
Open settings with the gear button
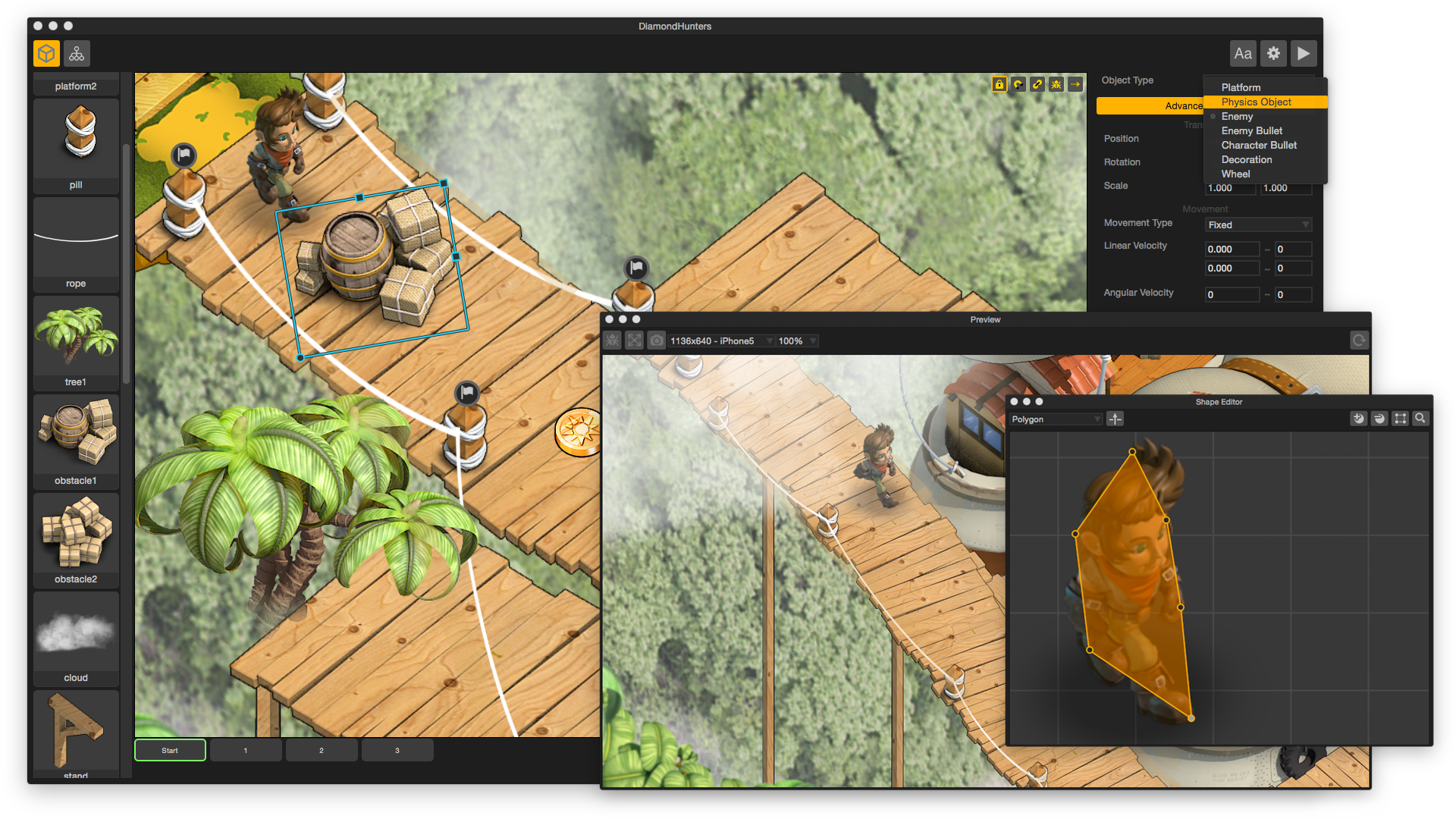click(x=1273, y=54)
